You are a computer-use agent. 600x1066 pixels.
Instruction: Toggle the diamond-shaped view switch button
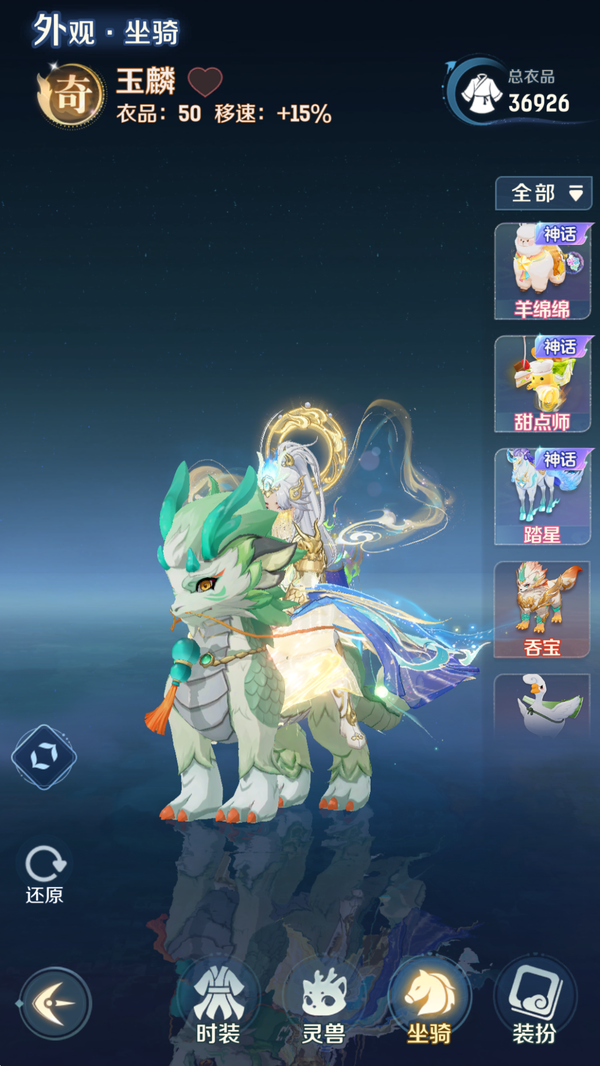tap(44, 757)
